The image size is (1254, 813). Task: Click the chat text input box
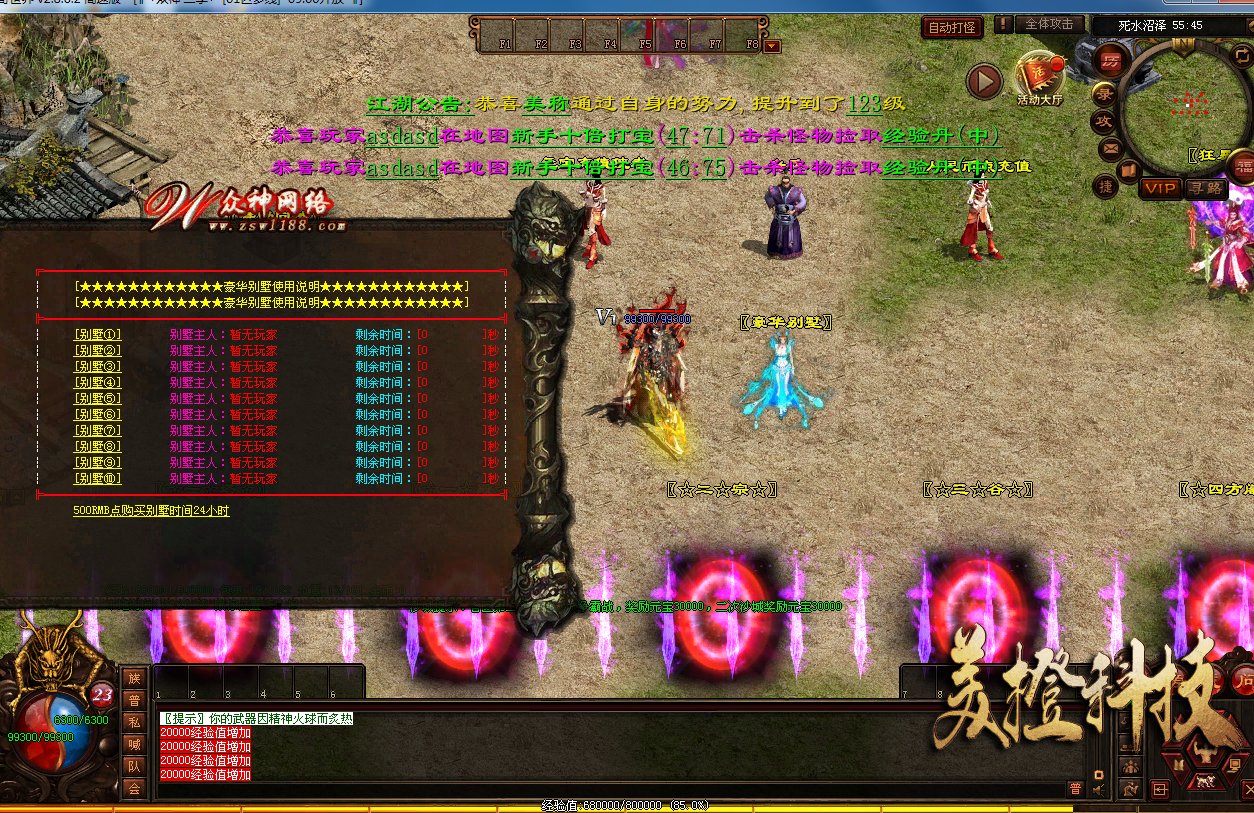pyautogui.click(x=600, y=789)
